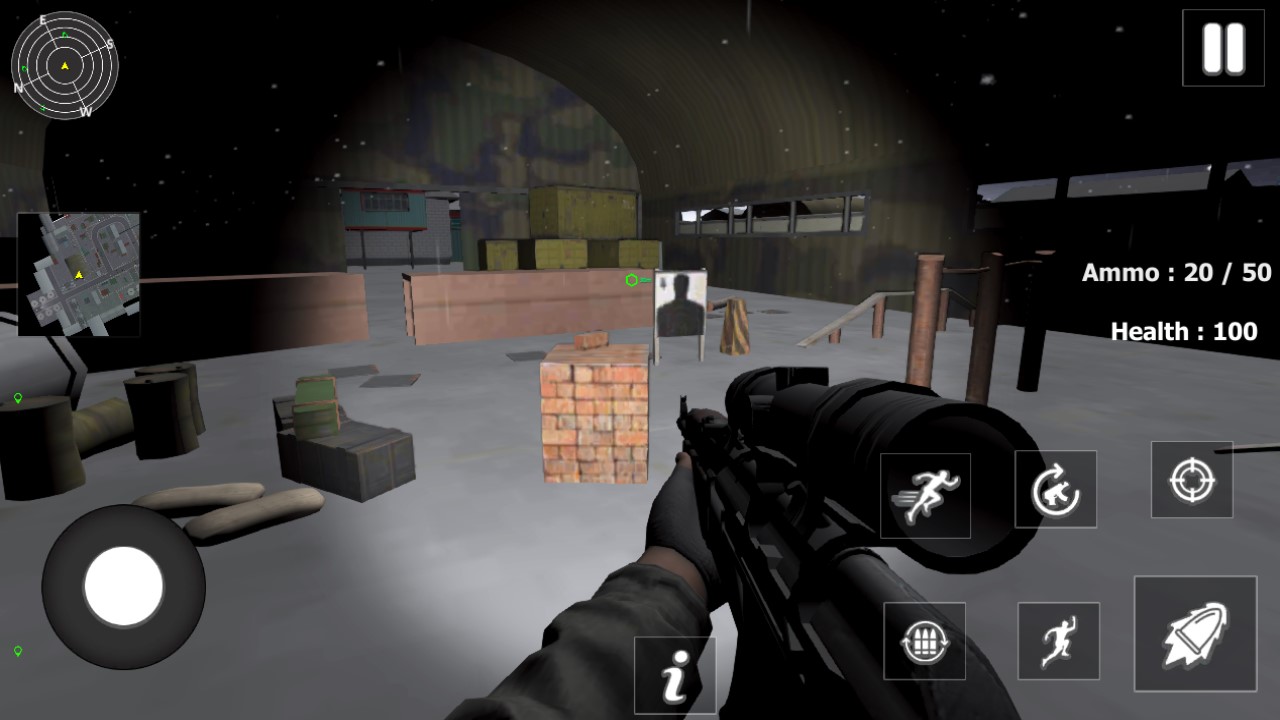Tap the crosshair icon to zoom the scope

pos(1191,481)
